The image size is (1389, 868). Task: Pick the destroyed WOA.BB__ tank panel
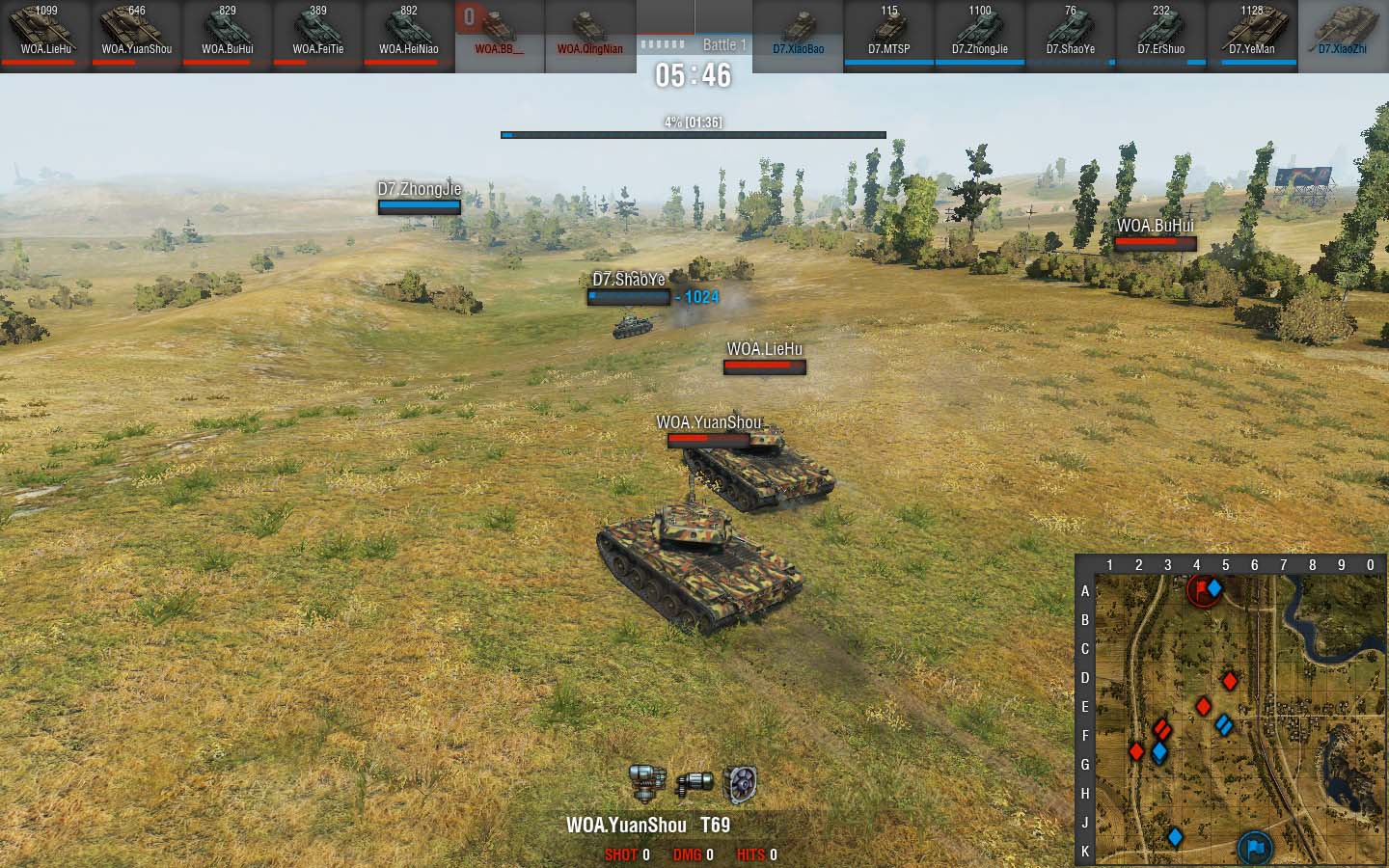[x=499, y=35]
